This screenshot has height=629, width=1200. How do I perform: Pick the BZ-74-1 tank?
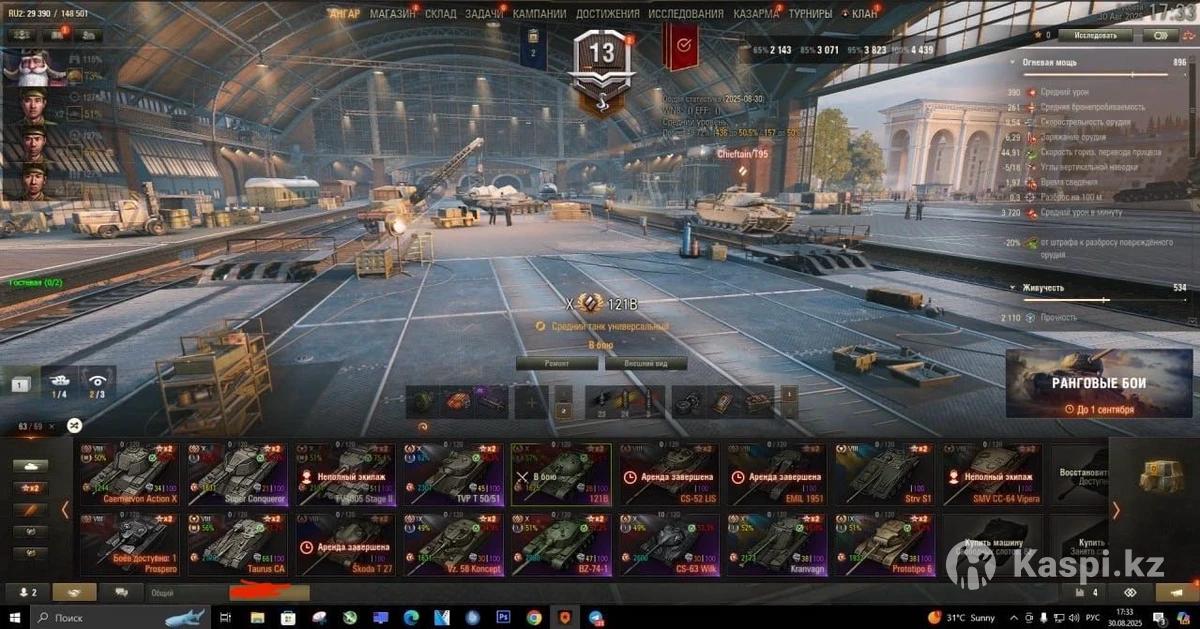[565, 545]
